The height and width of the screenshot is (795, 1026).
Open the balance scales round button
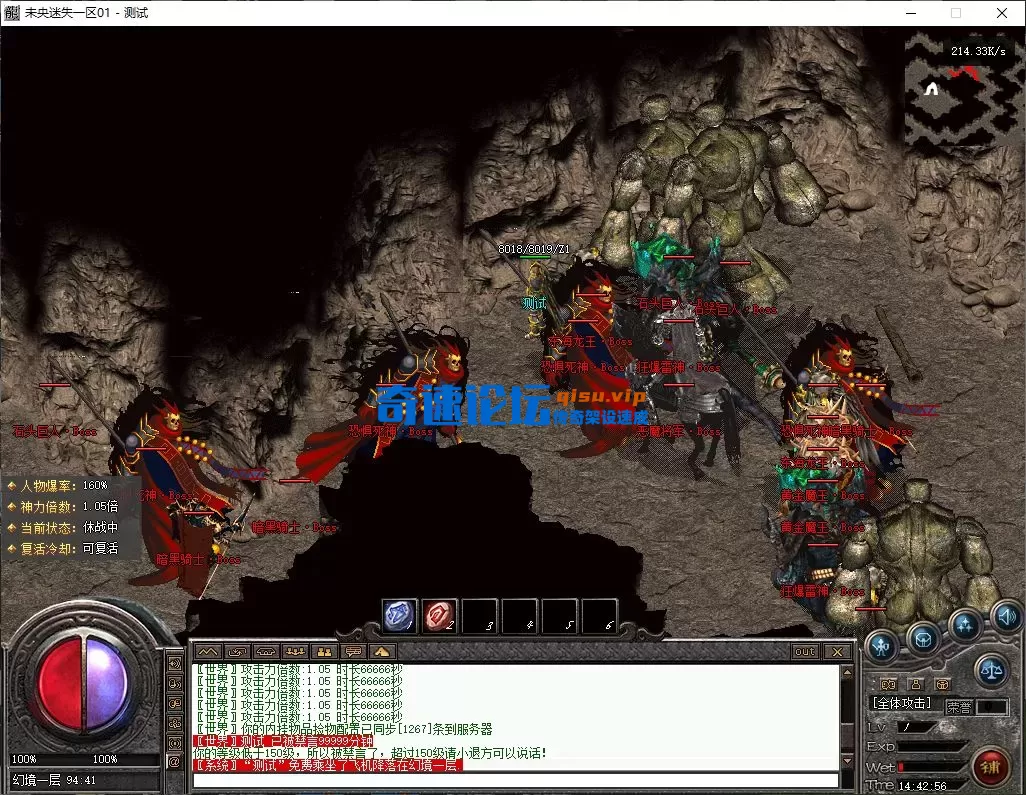click(x=990, y=669)
